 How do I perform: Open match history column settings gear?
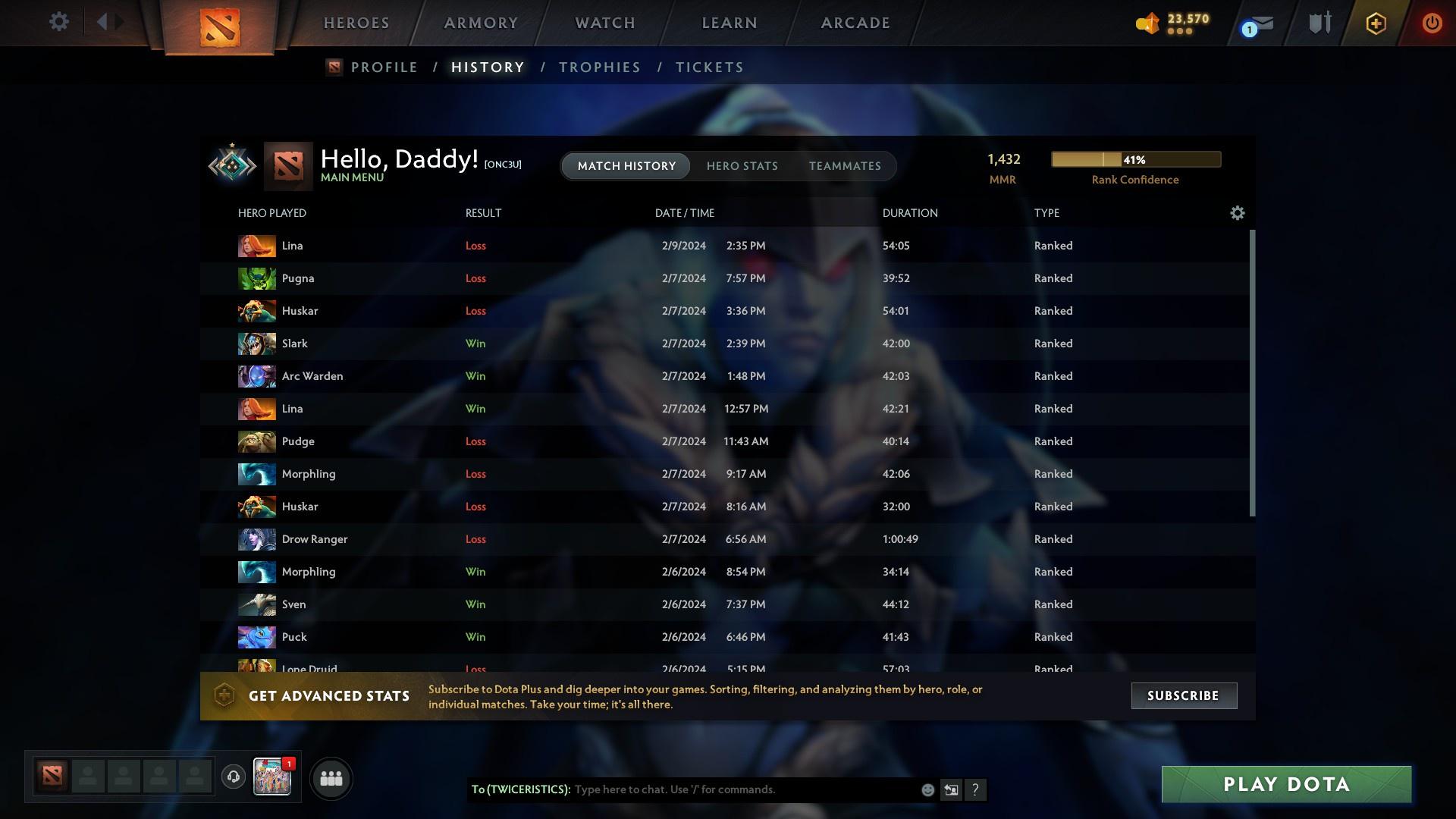coord(1238,213)
